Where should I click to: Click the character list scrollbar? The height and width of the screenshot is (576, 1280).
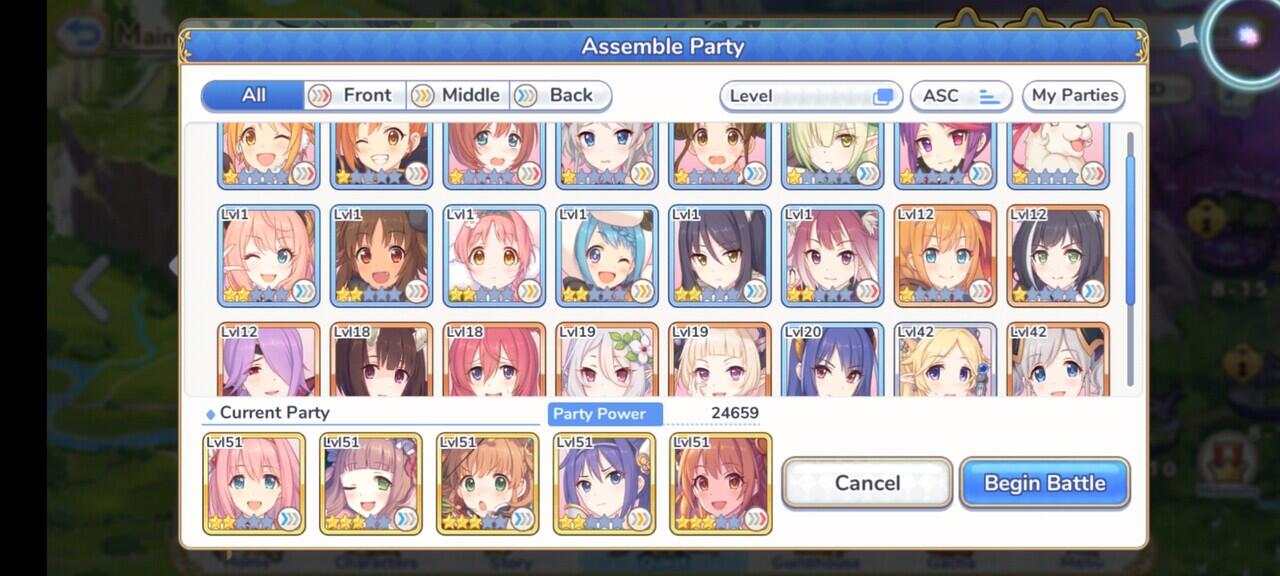pos(1130,220)
